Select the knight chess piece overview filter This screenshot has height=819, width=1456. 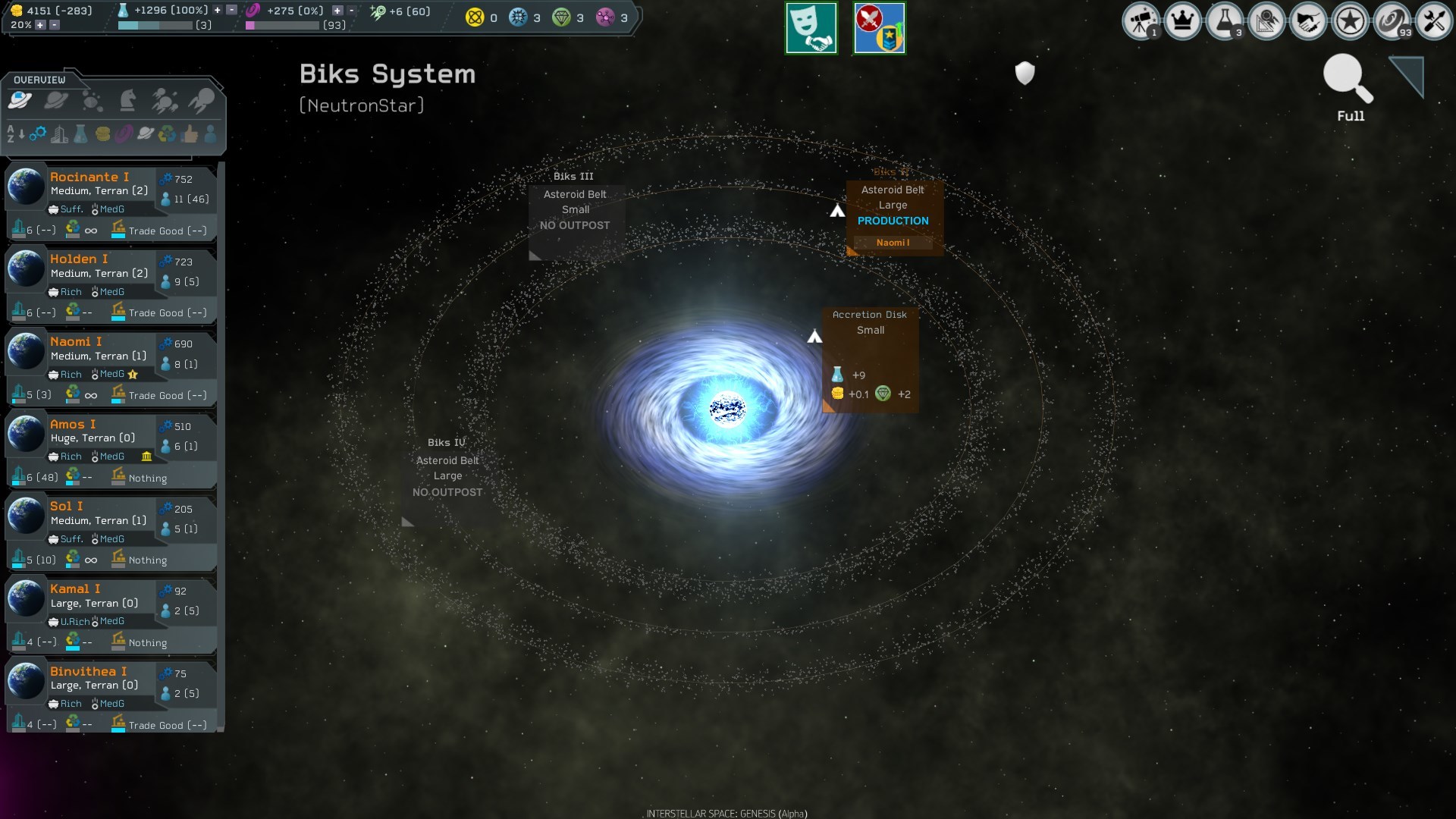pos(129,100)
